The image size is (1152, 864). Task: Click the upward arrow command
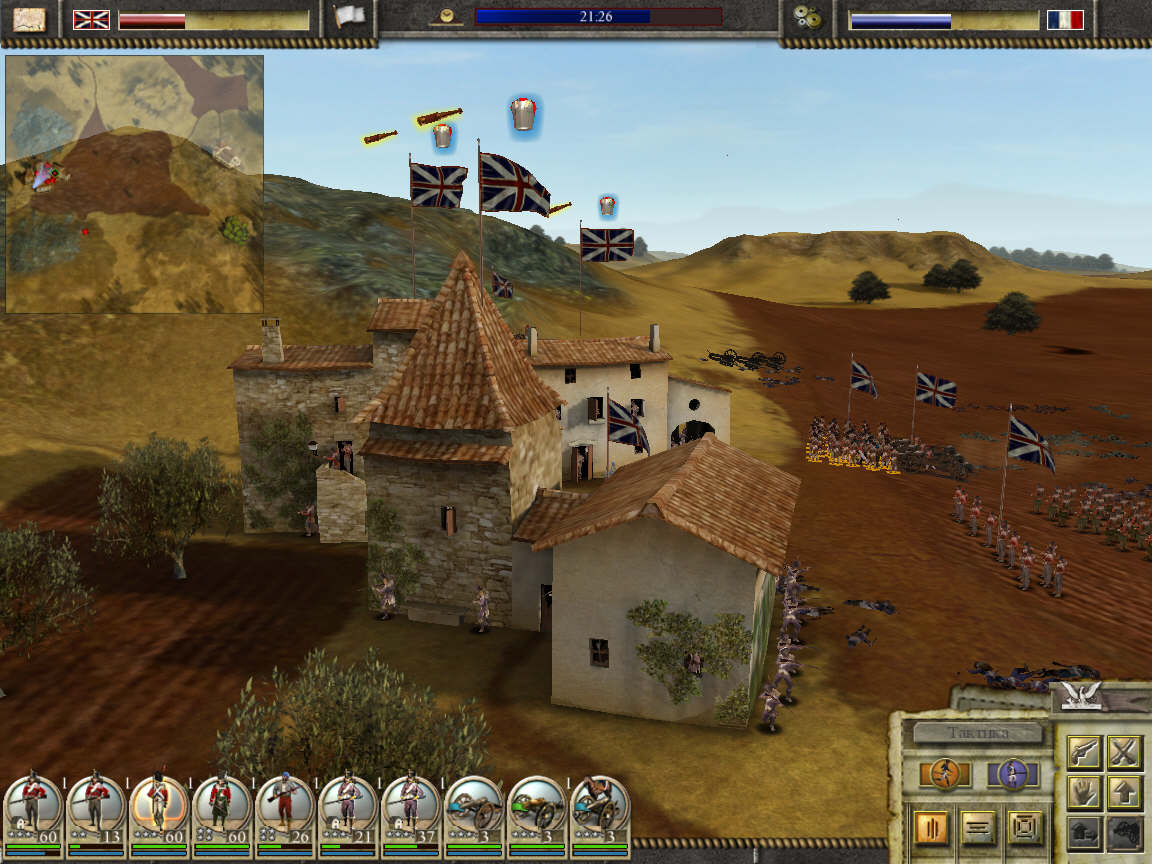click(1125, 793)
